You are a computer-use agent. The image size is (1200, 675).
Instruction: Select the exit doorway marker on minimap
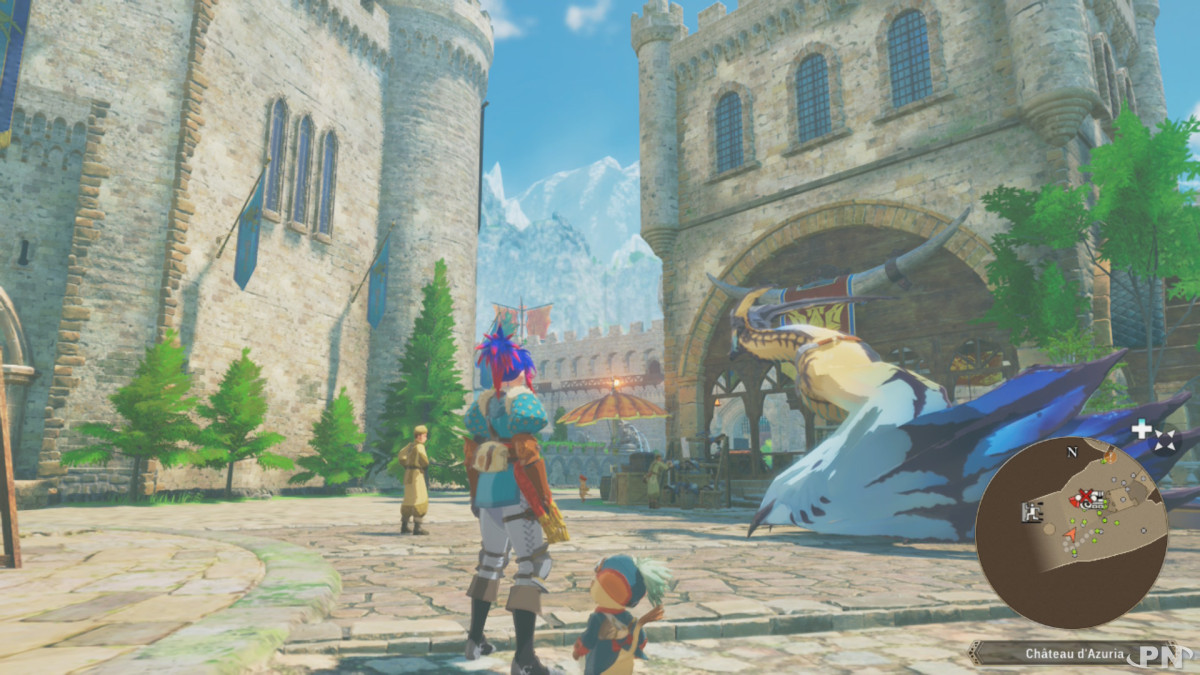pos(1031,512)
